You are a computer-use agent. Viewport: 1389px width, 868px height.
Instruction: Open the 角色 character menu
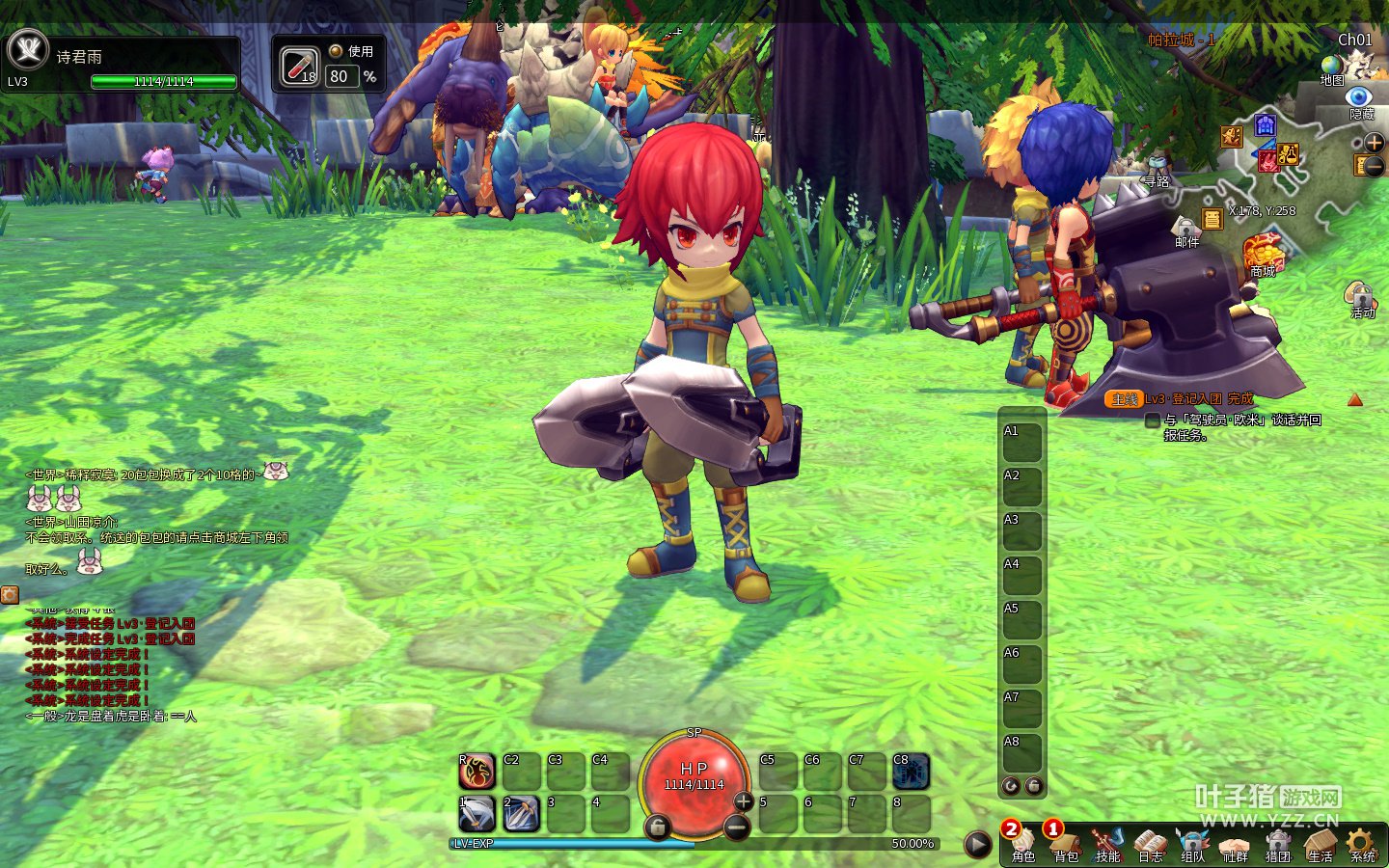[1023, 845]
